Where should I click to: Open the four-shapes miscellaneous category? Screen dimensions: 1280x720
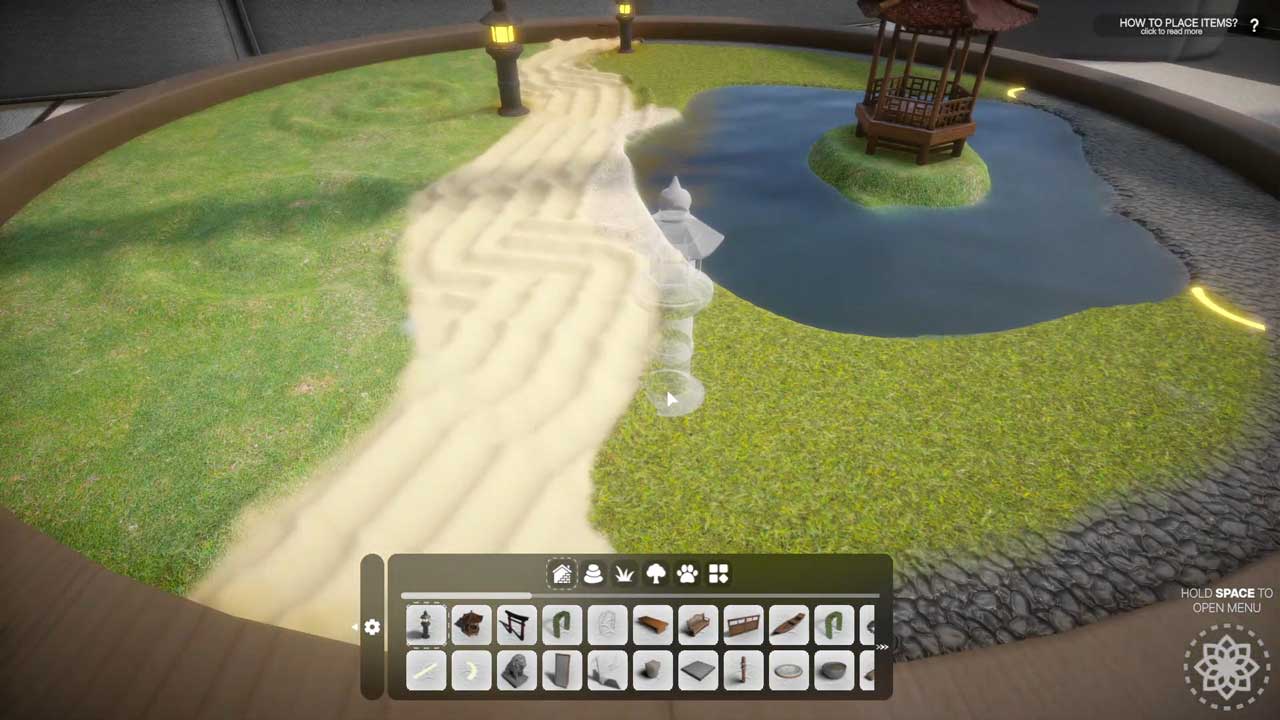click(718, 574)
